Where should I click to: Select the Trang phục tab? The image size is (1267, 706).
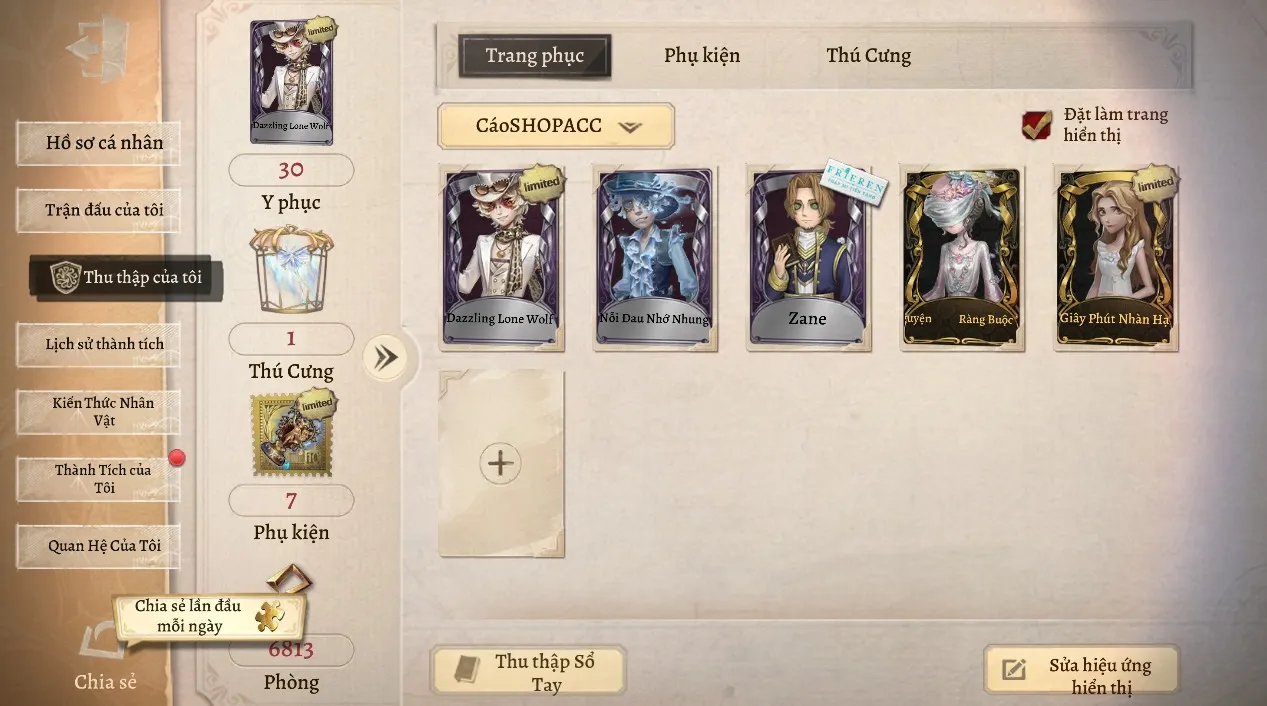coord(535,56)
